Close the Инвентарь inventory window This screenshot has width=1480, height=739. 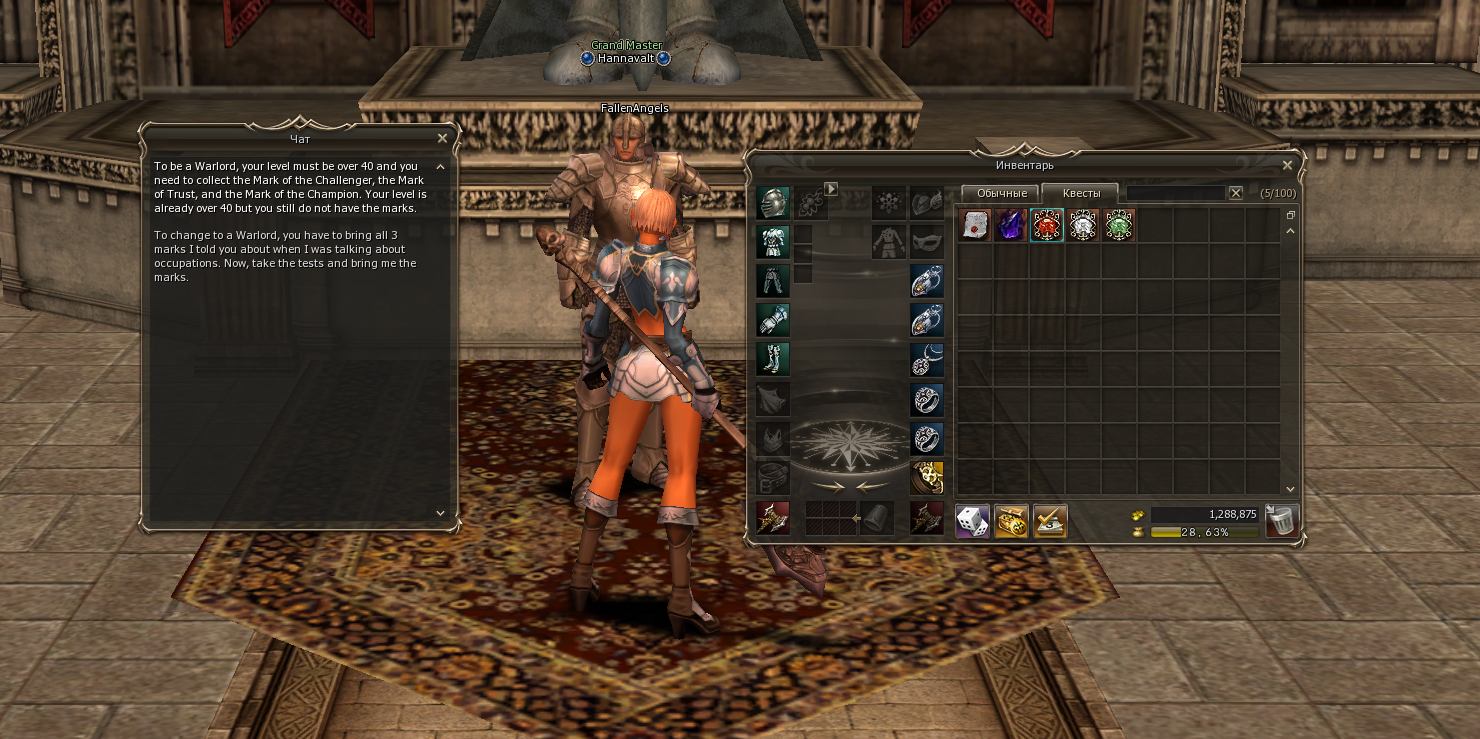click(x=1287, y=165)
